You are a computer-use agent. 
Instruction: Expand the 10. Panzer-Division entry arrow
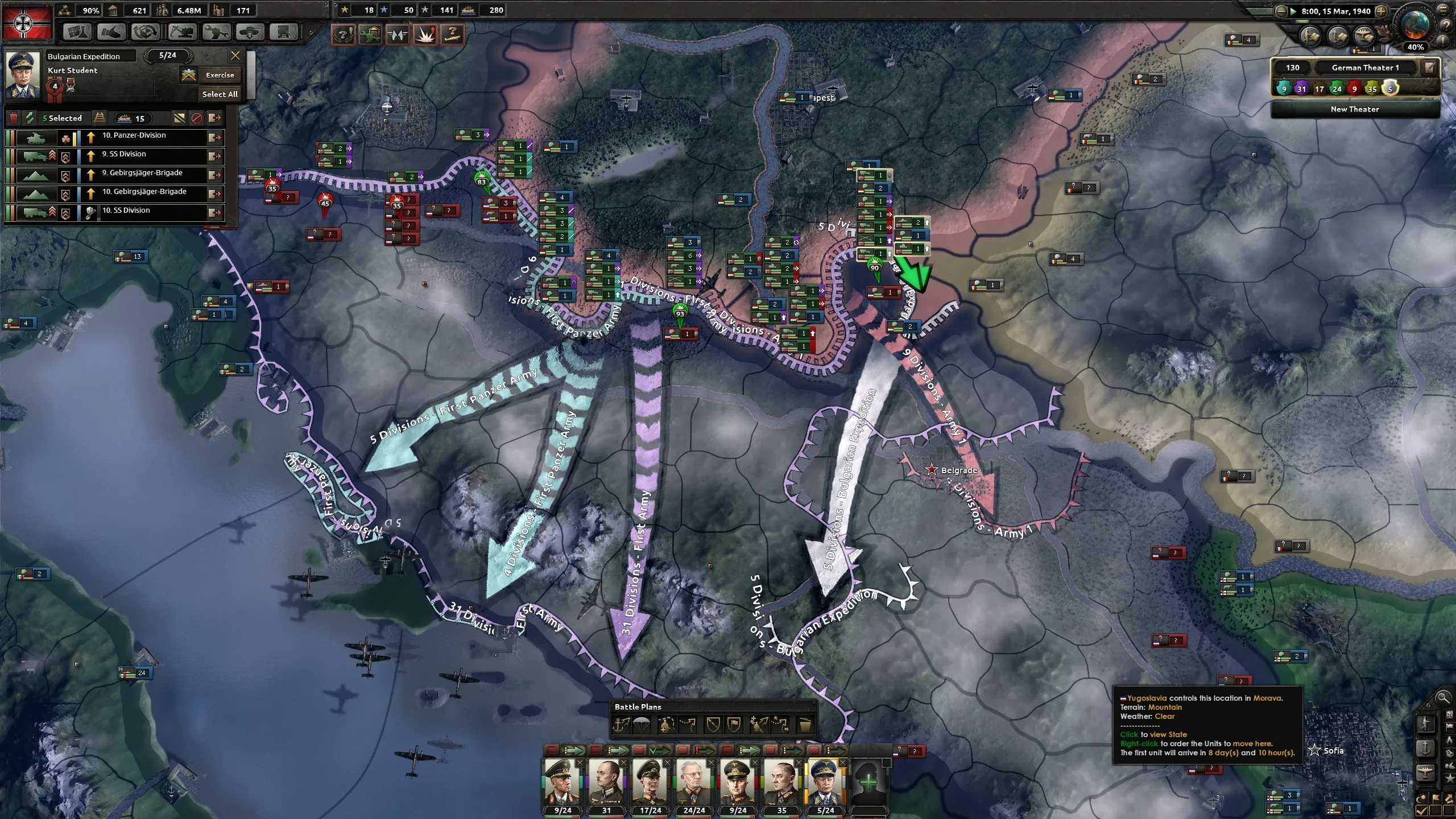(x=214, y=138)
